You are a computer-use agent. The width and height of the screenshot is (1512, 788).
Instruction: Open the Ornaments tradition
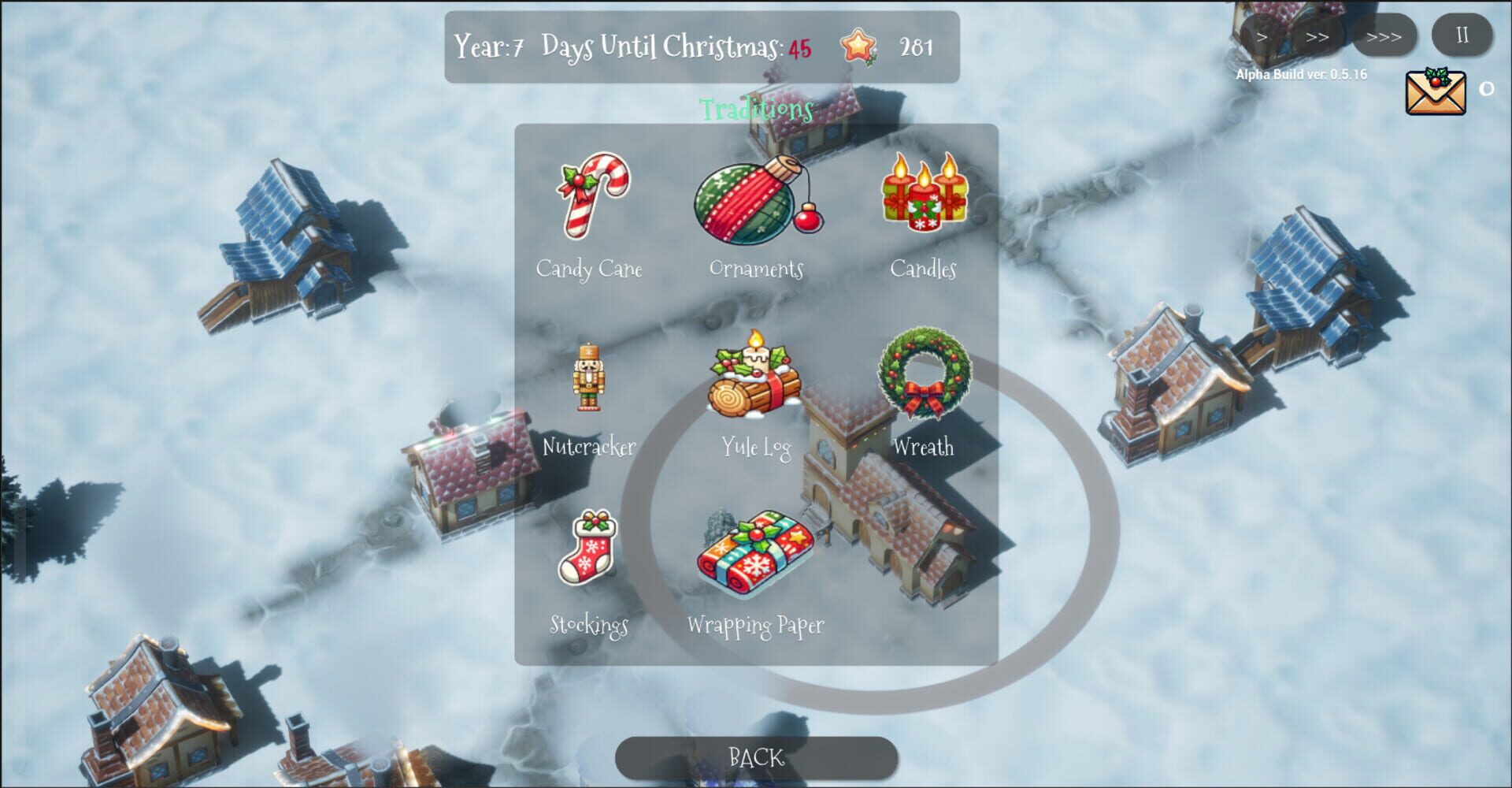(x=754, y=206)
